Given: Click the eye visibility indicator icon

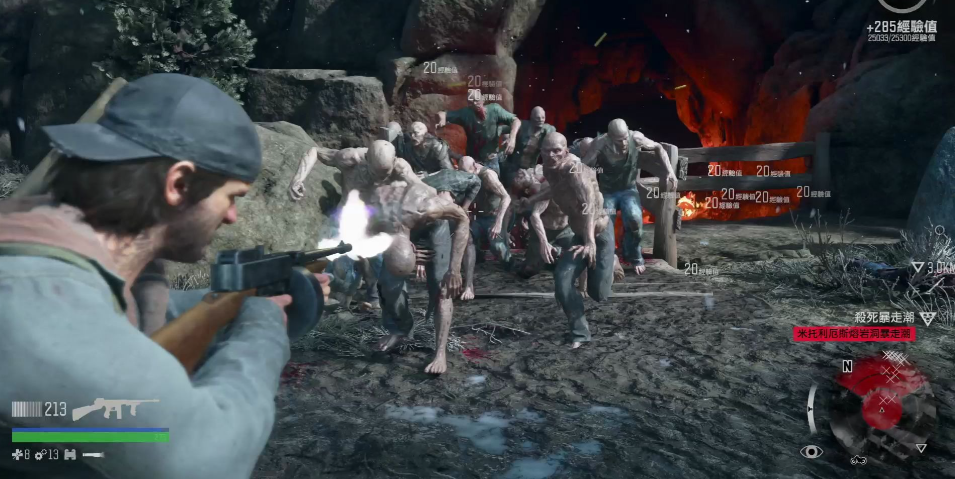Looking at the screenshot, I should tap(811, 452).
